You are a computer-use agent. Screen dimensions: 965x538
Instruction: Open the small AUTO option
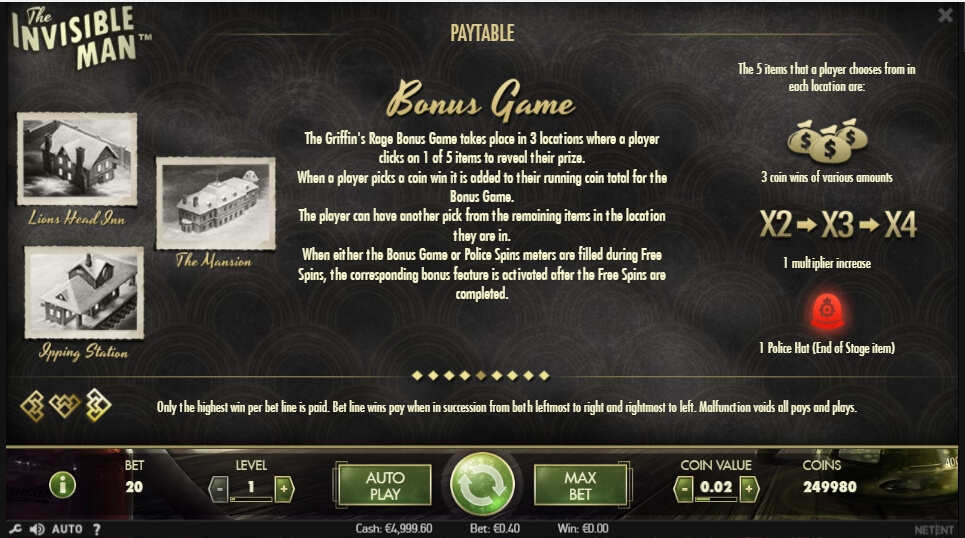[67, 528]
